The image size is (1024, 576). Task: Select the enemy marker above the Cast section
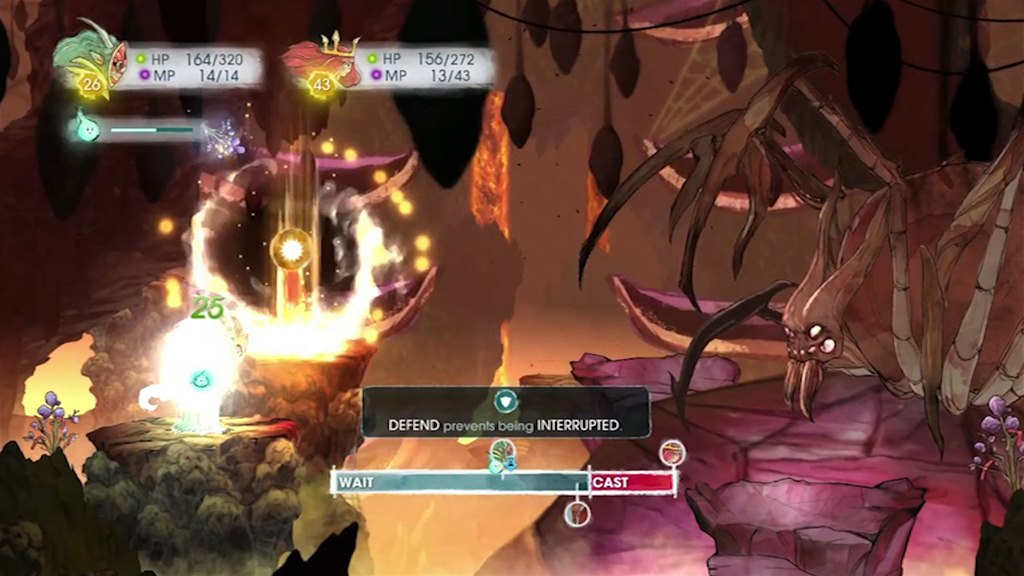(673, 452)
